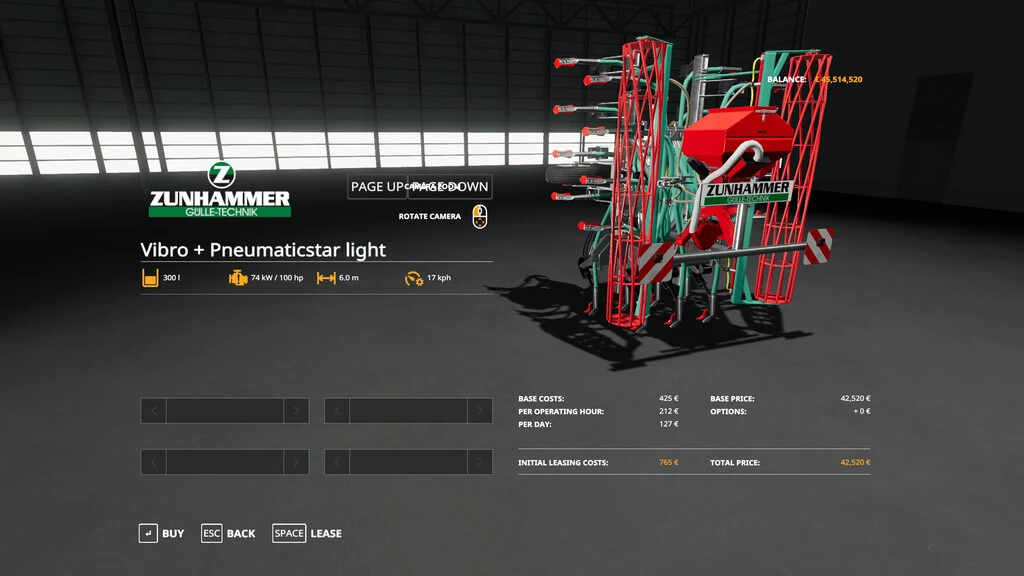Buy the Vibro + Pneumaticstar light
1024x576 pixels.
pyautogui.click(x=162, y=533)
